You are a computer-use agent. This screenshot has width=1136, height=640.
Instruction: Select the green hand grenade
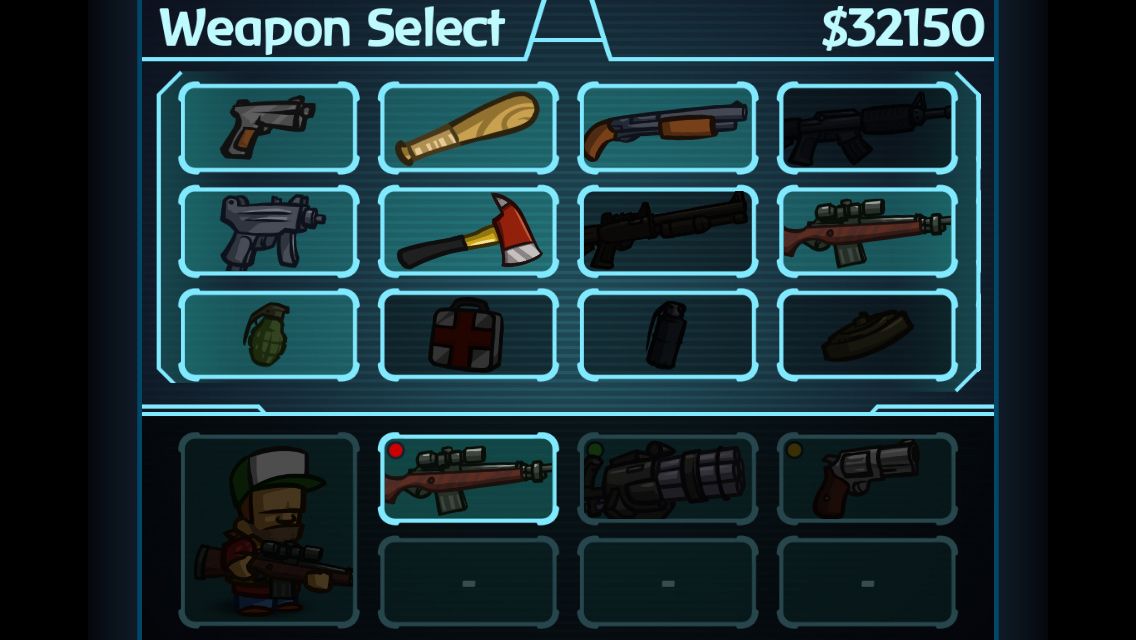pyautogui.click(x=268, y=335)
